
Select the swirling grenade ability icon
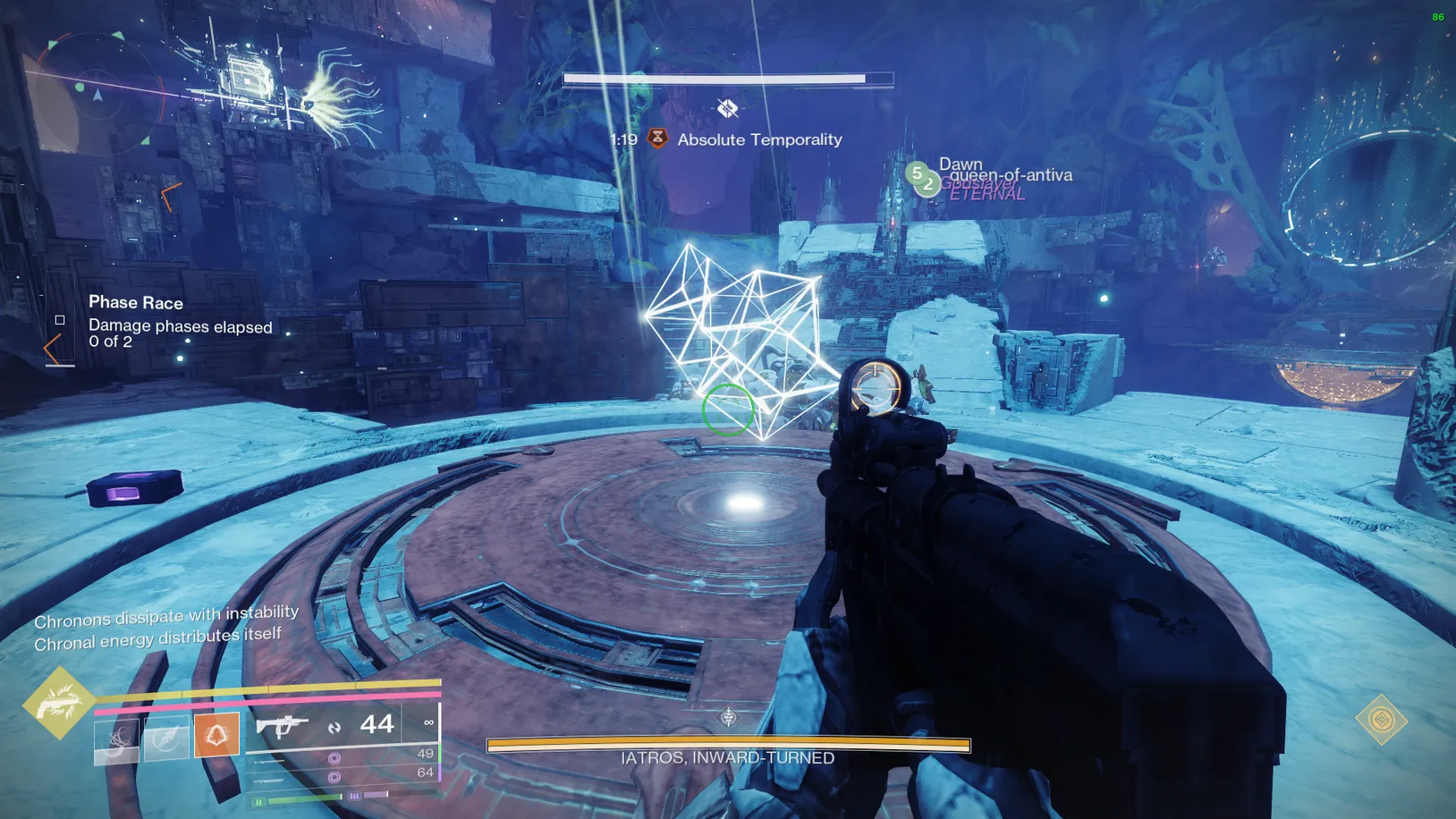117,738
